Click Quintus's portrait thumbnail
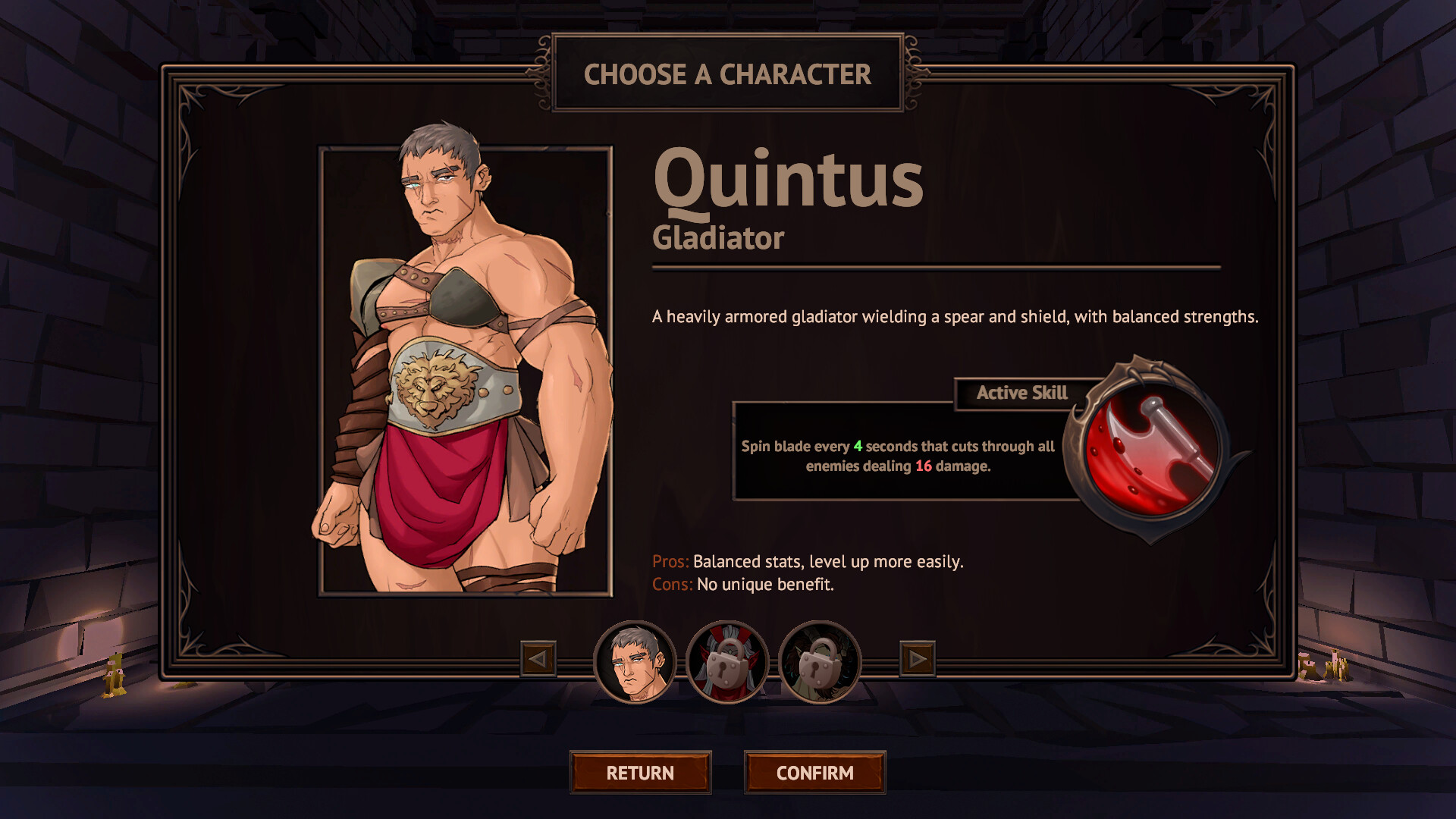The width and height of the screenshot is (1456, 819). point(639,662)
